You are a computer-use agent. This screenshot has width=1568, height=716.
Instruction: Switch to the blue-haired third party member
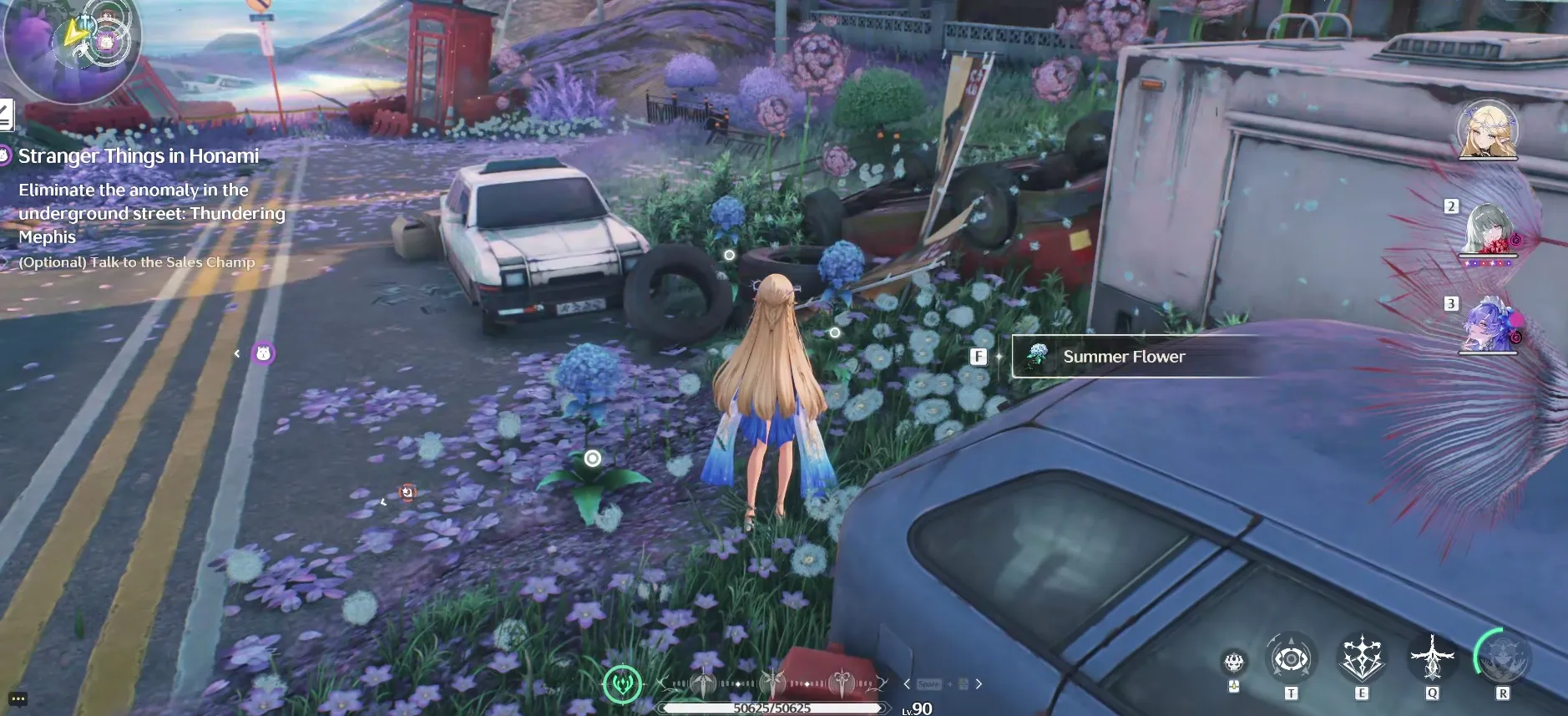1489,325
